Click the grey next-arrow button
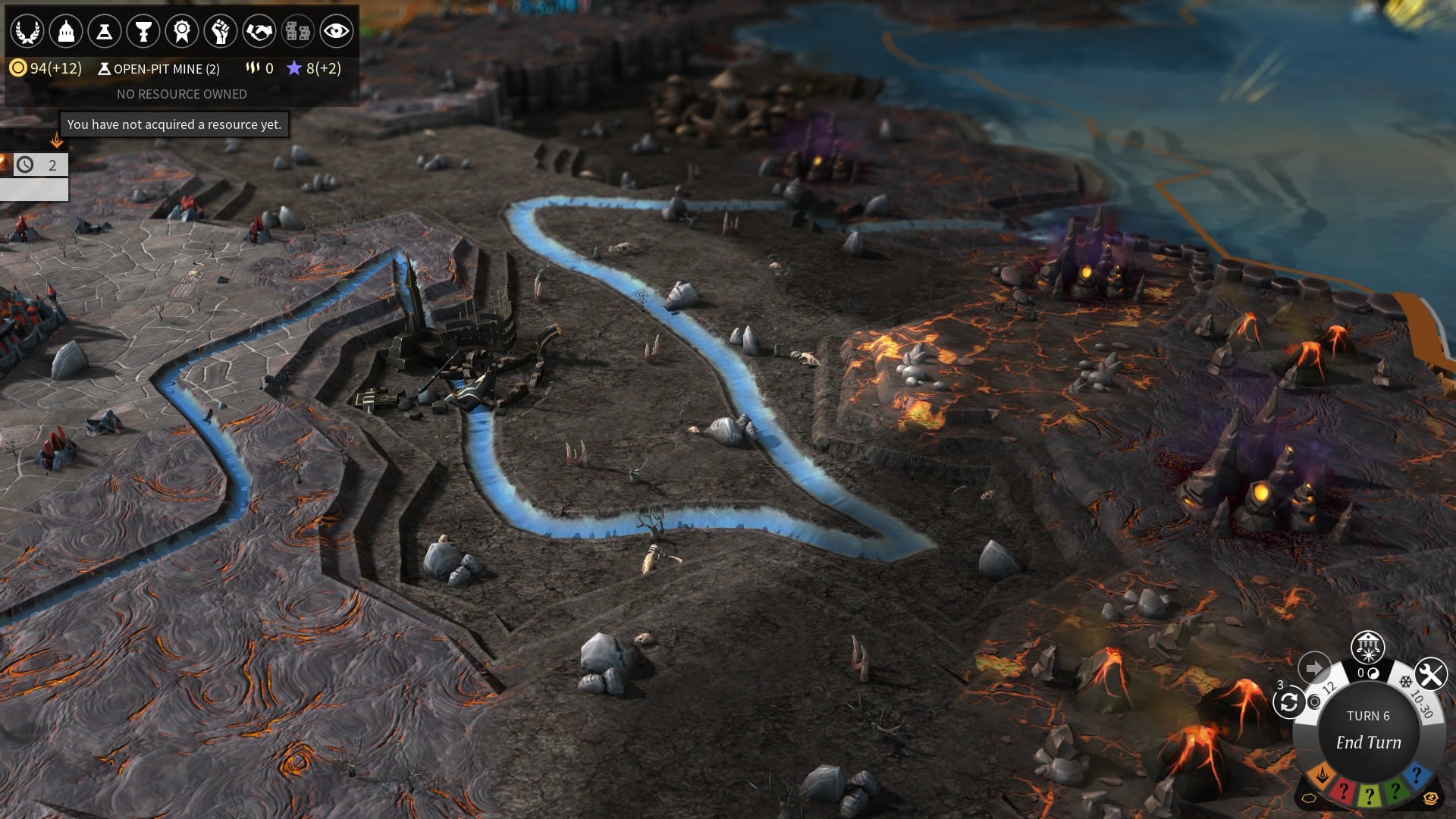1456x819 pixels. tap(1314, 668)
